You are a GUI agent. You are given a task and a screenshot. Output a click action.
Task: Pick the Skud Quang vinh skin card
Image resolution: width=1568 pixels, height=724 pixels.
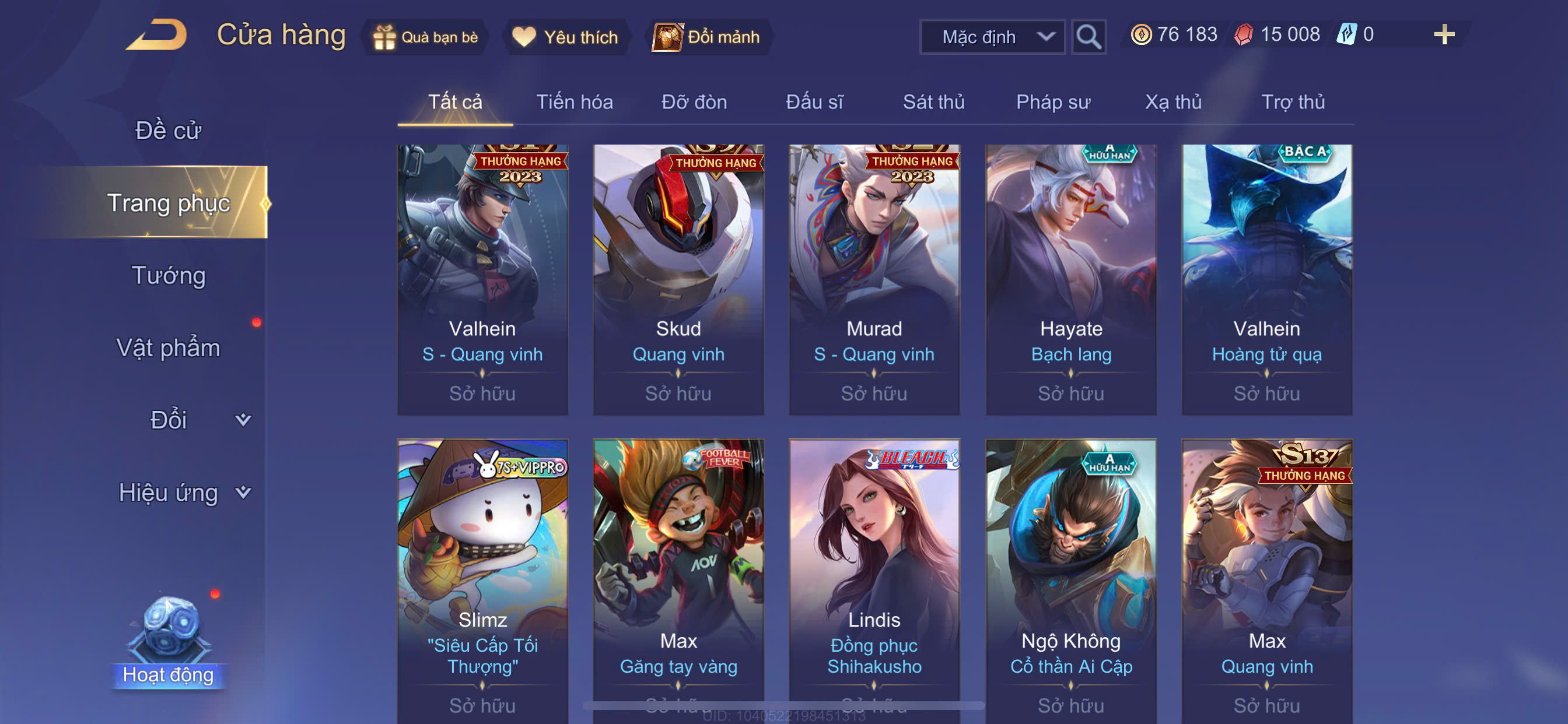point(678,280)
